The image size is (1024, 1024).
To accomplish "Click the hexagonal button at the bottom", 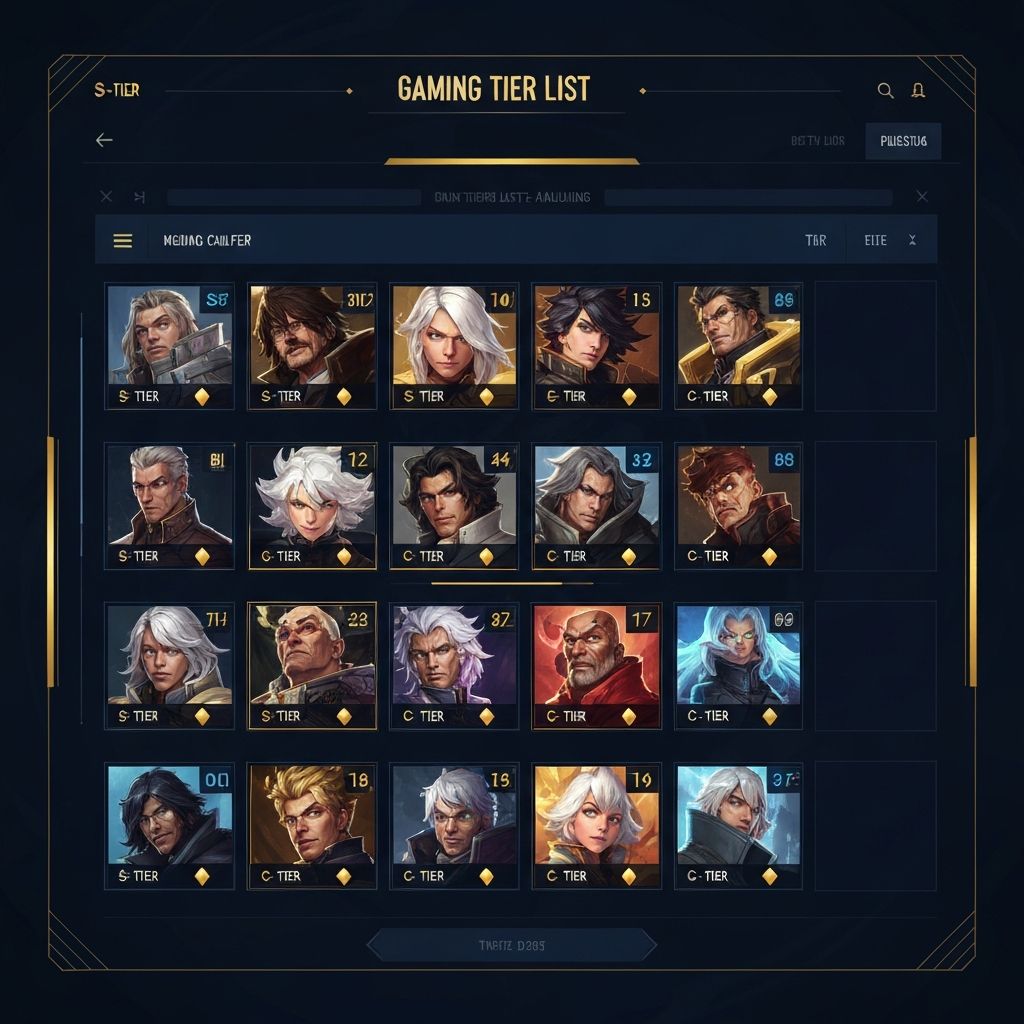I will click(x=511, y=945).
